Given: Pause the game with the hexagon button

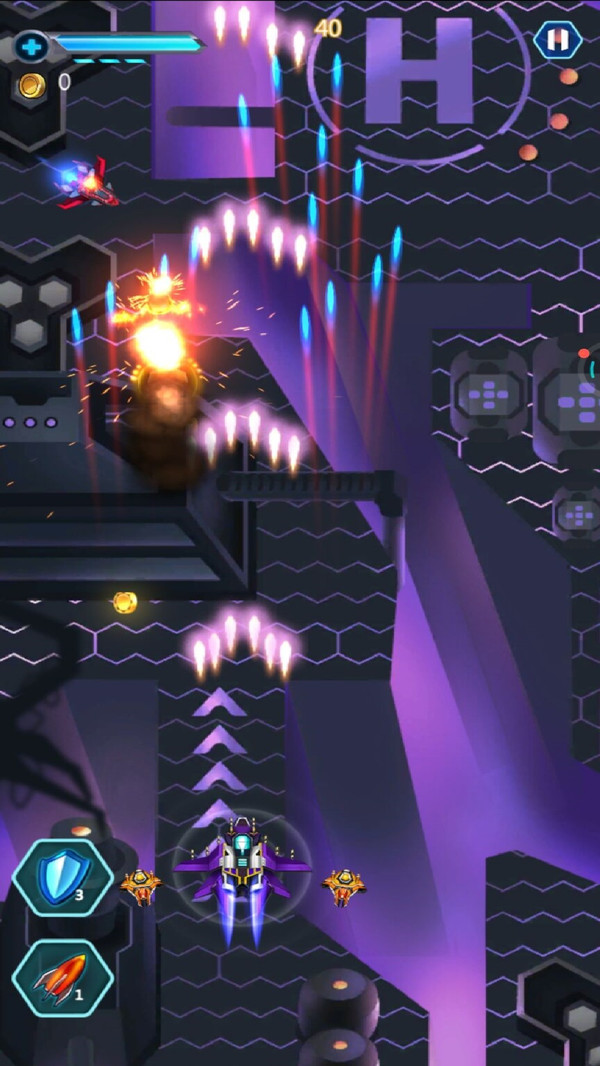Looking at the screenshot, I should tap(557, 40).
